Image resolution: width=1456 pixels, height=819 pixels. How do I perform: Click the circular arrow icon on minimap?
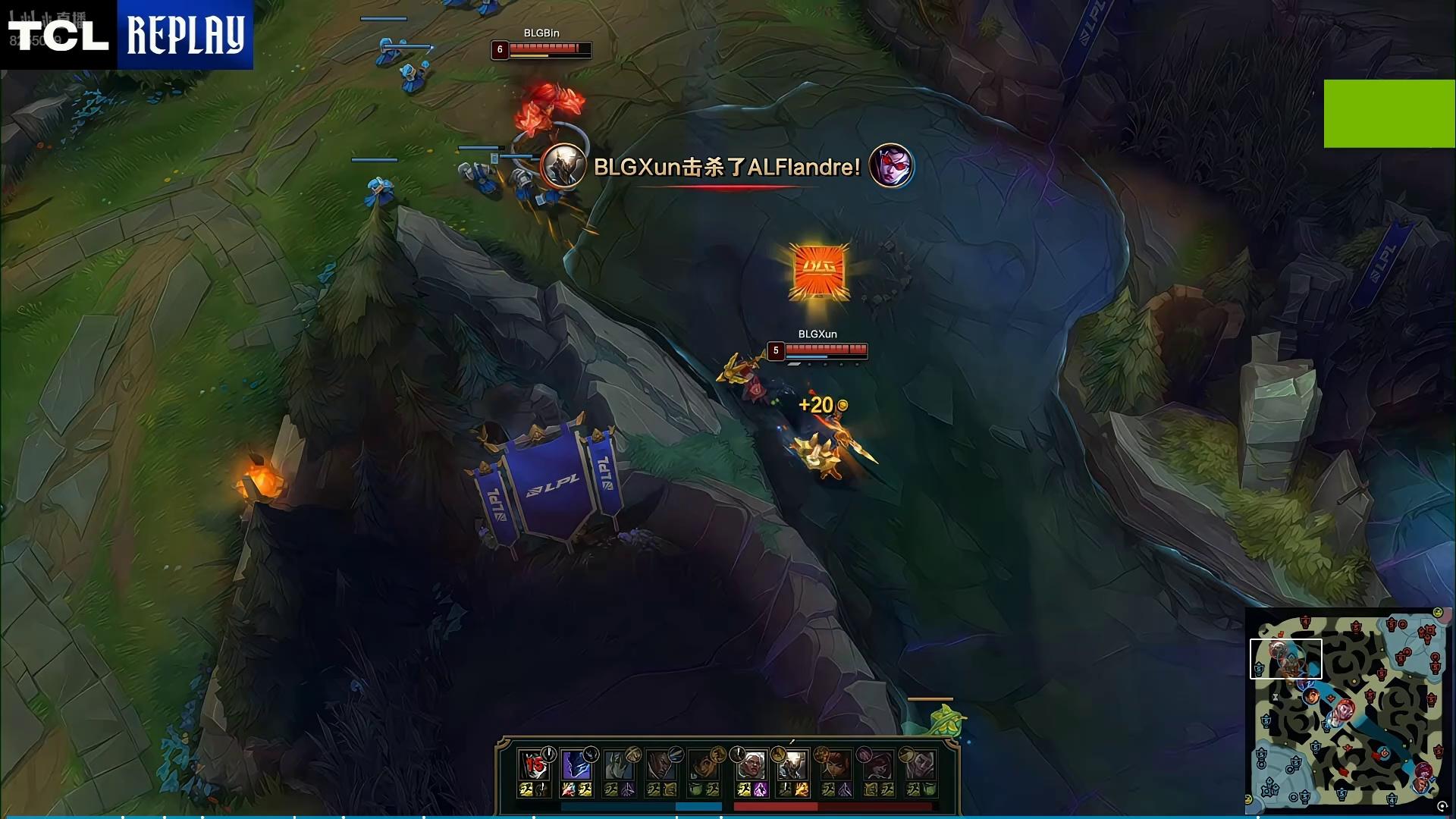pos(1442,807)
